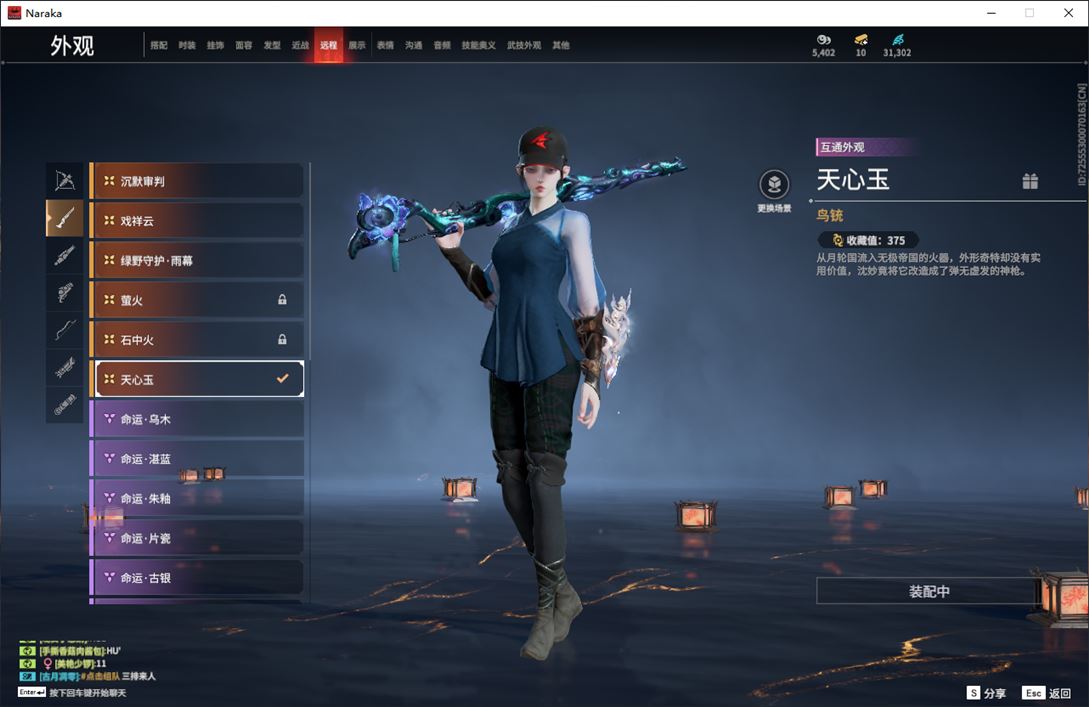Pick the 绿野守护·雨幕 skin
Screen dimensions: 1089x707
[x=197, y=260]
